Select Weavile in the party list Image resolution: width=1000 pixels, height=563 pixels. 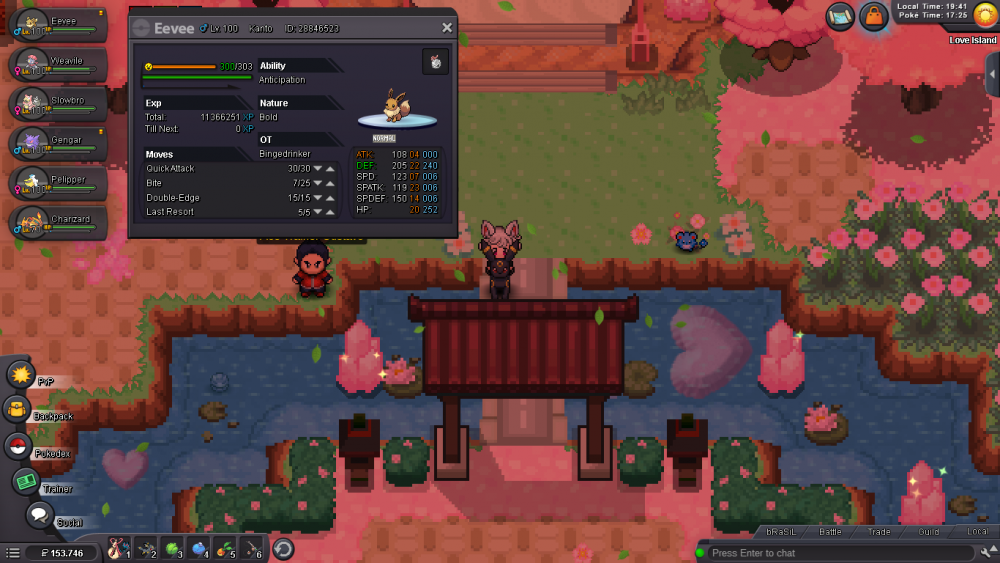coord(59,64)
